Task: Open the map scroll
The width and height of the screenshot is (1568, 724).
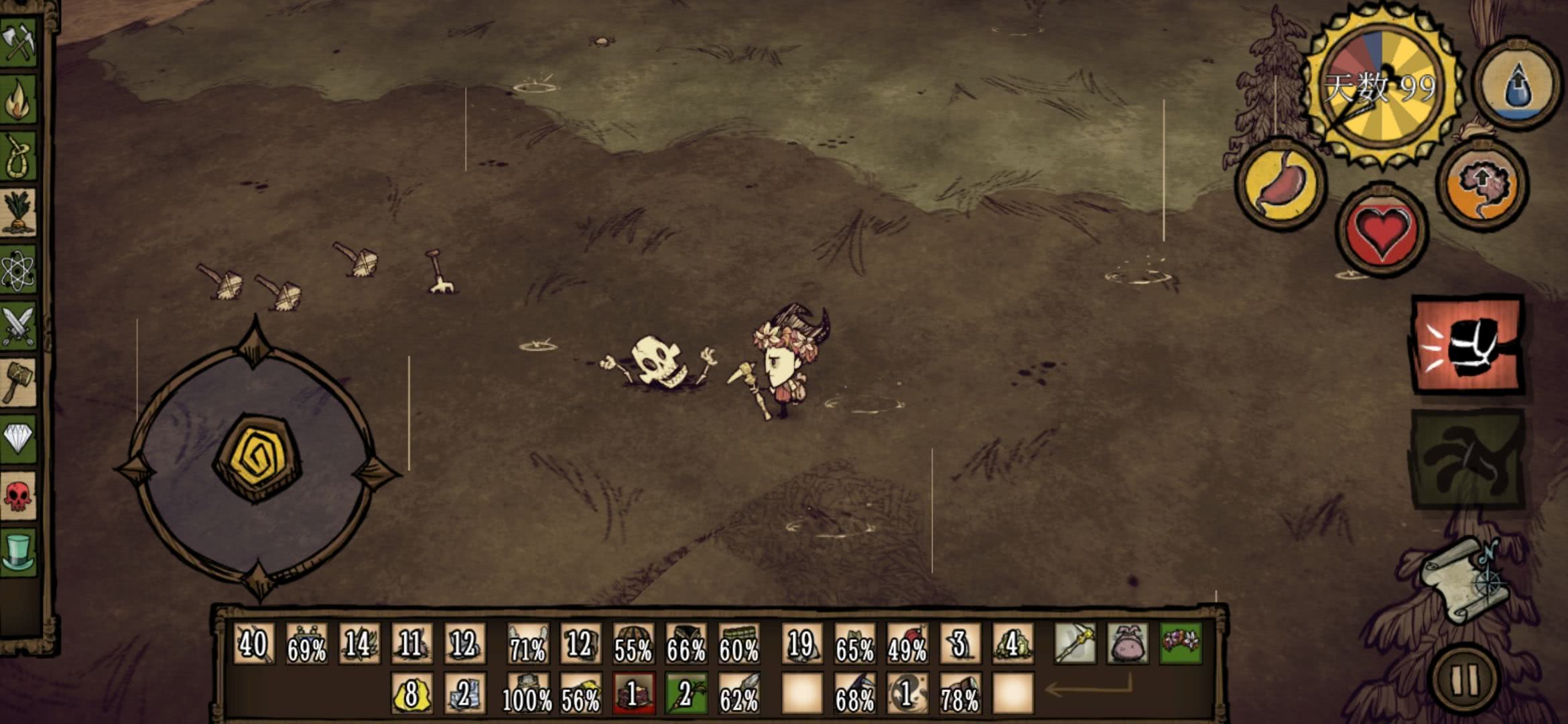Action: pyautogui.click(x=1464, y=580)
